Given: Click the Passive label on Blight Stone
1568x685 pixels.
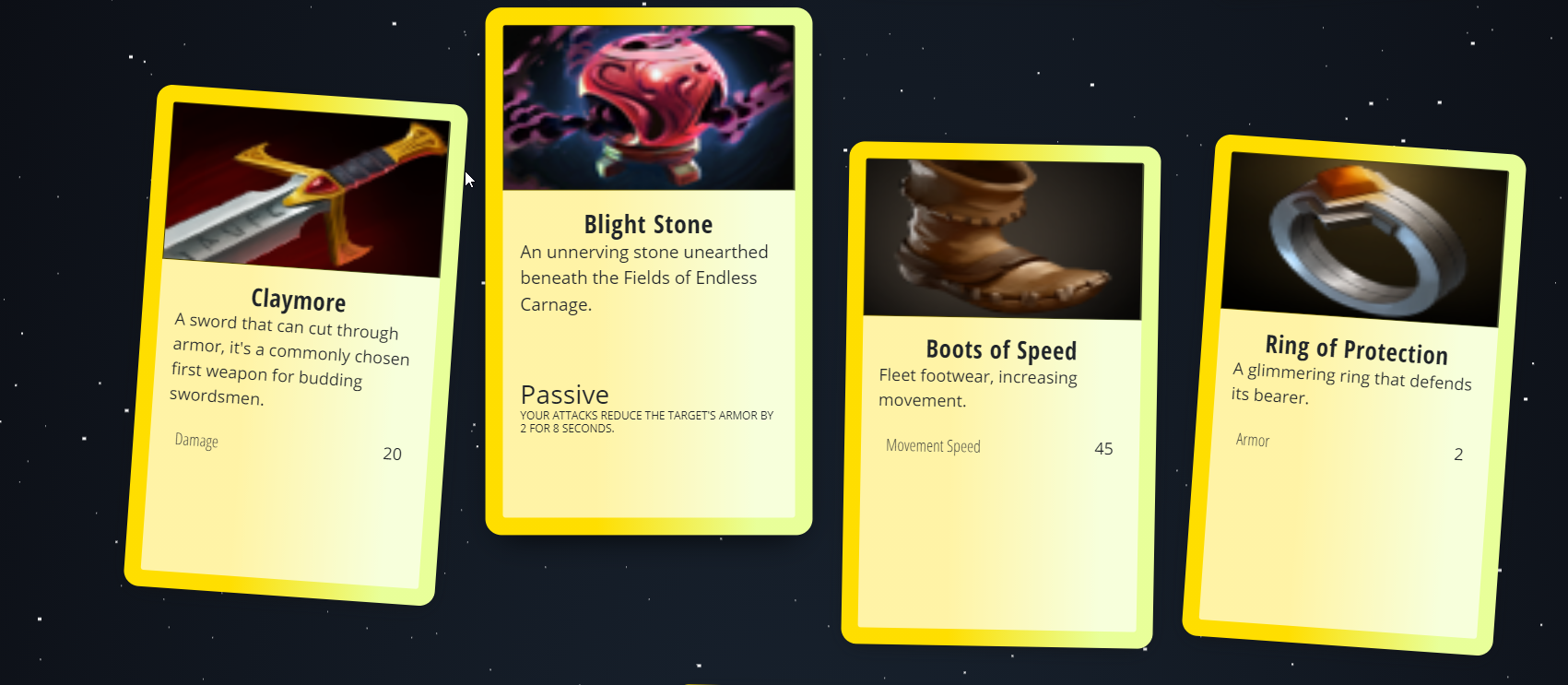Looking at the screenshot, I should coord(564,394).
